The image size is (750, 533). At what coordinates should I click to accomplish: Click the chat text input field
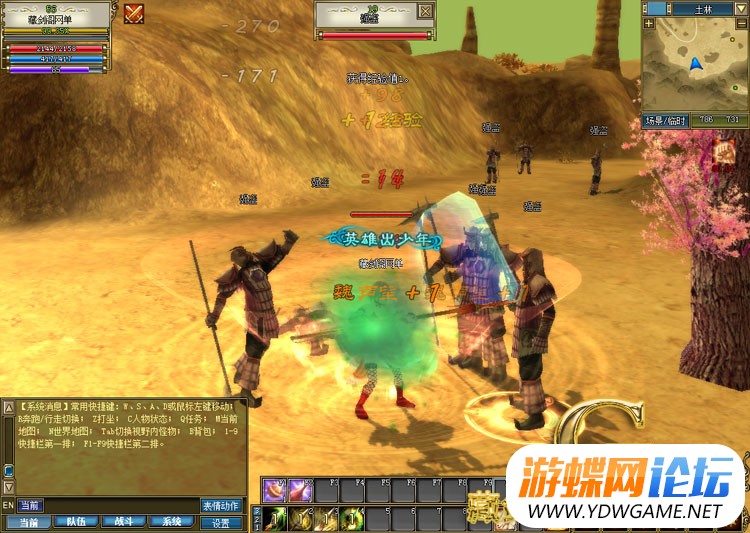point(120,506)
